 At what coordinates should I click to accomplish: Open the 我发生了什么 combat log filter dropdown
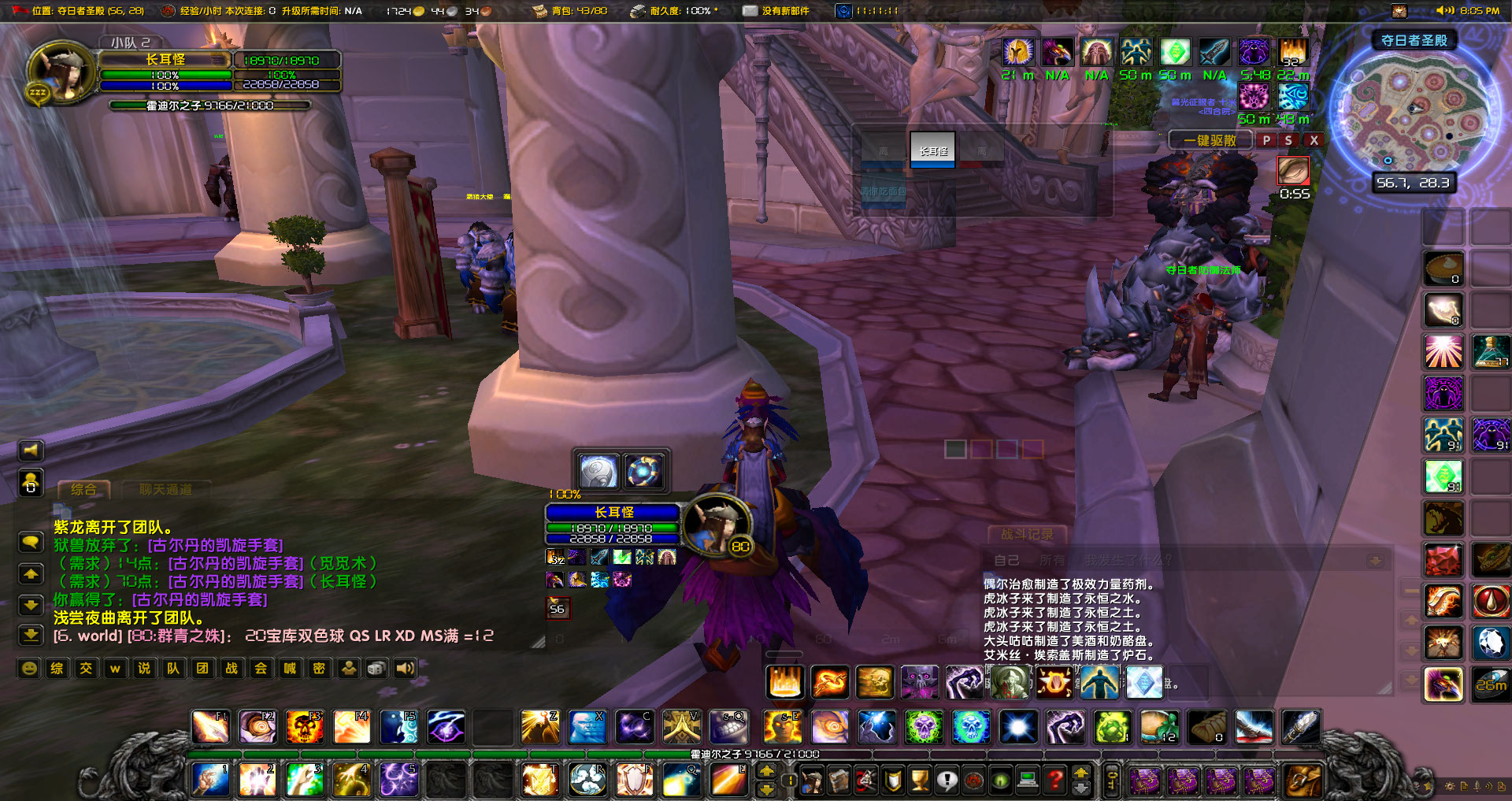1126,560
